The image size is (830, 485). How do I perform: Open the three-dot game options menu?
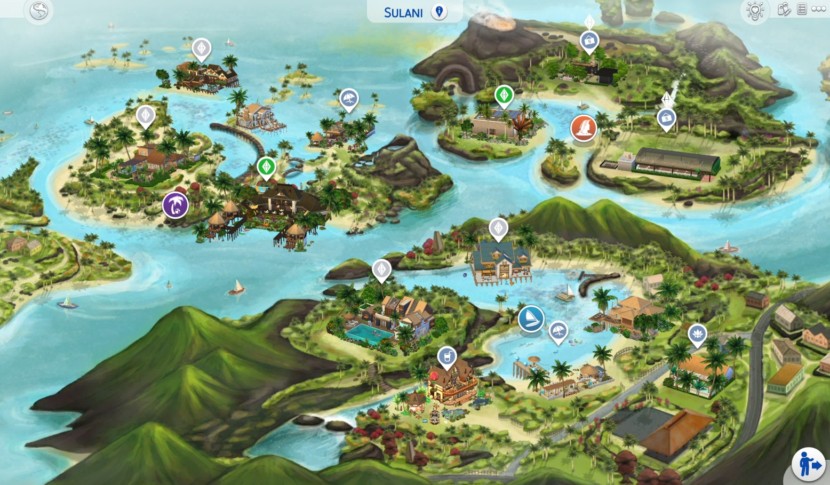point(817,10)
